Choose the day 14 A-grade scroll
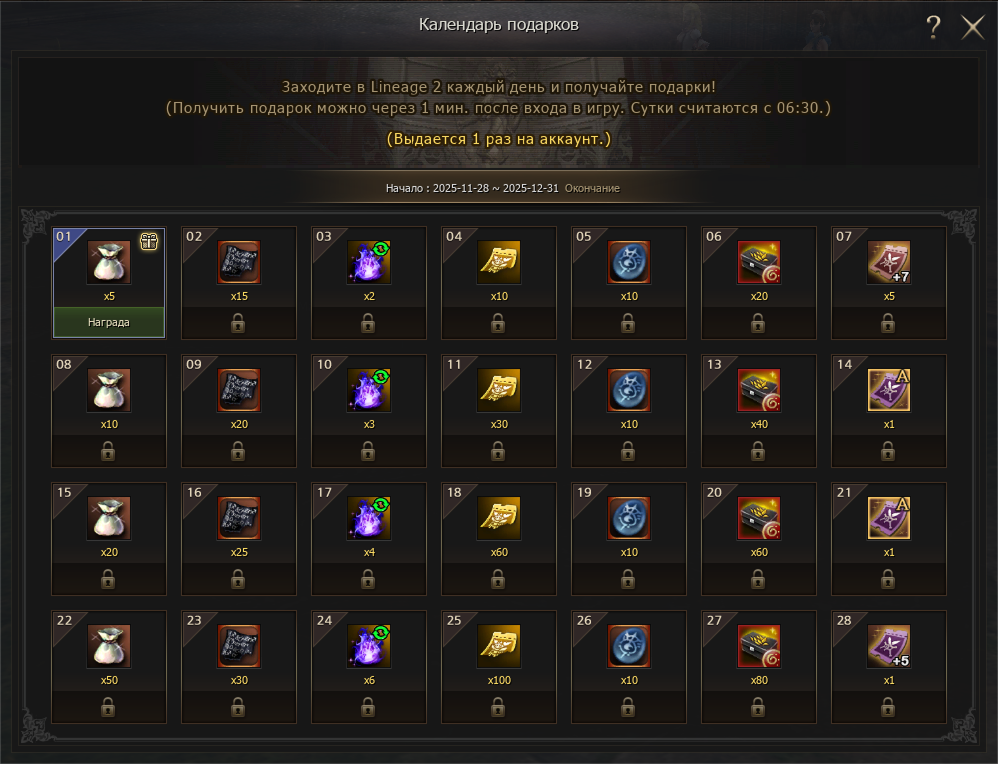This screenshot has width=998, height=764. [889, 390]
